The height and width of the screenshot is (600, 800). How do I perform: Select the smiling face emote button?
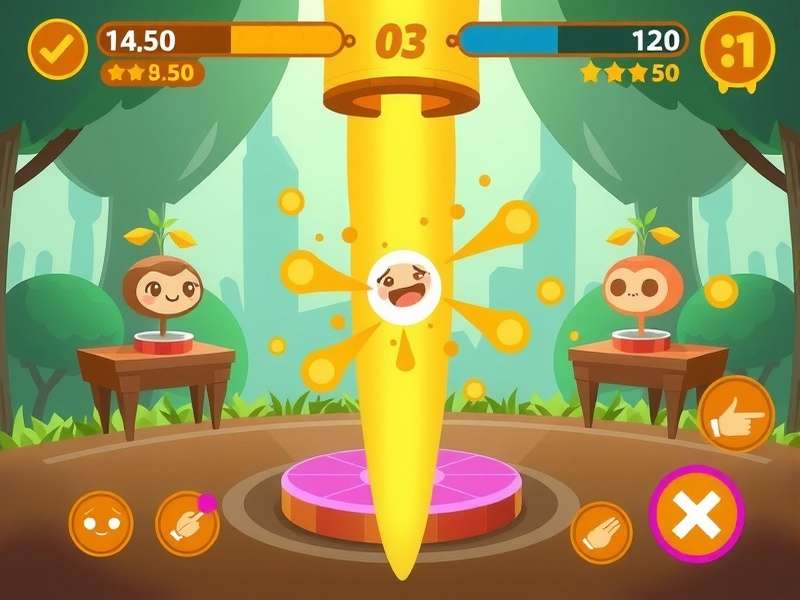[x=101, y=523]
